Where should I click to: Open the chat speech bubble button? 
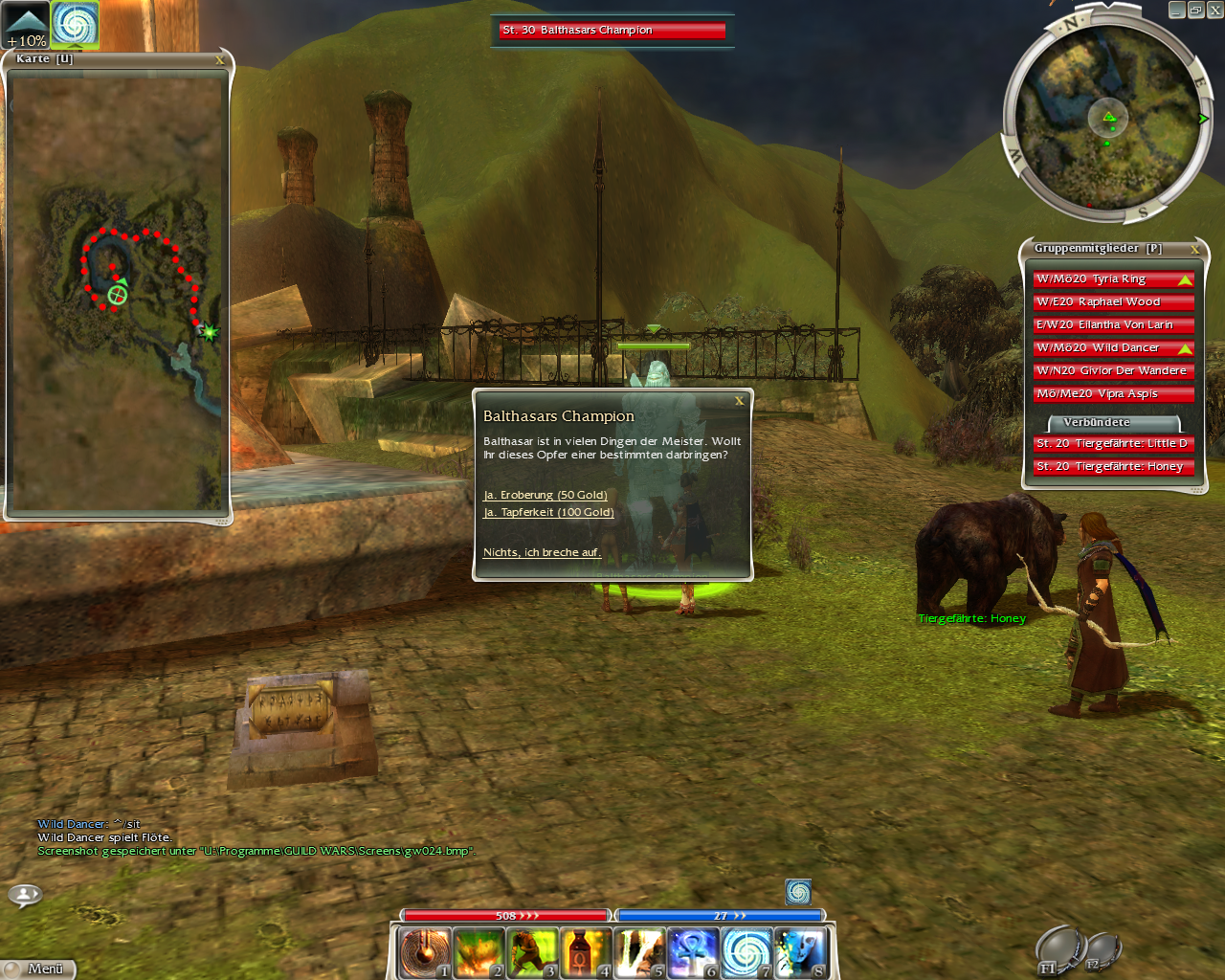click(25, 895)
